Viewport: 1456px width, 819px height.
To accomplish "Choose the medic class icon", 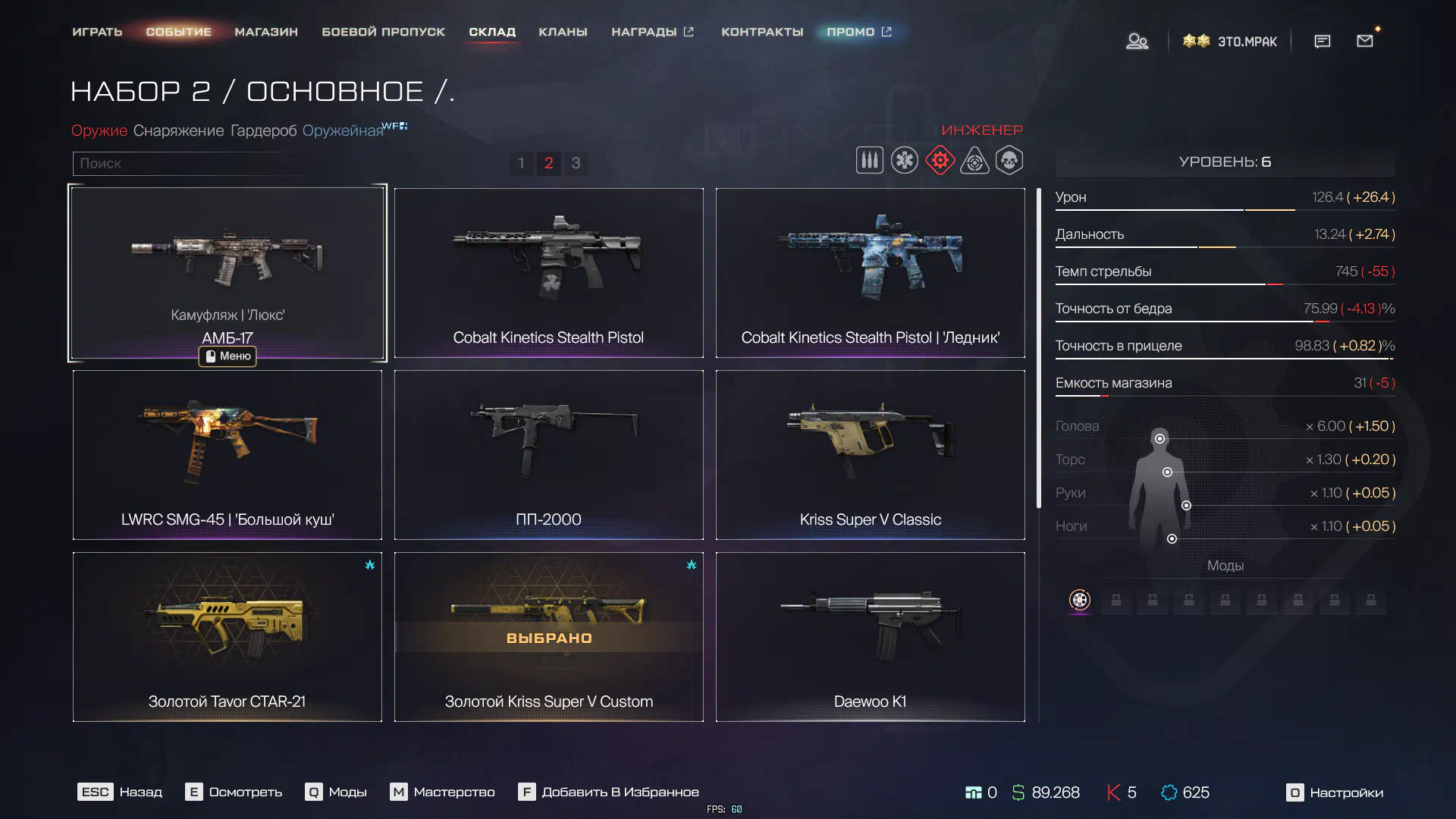I will 904,161.
